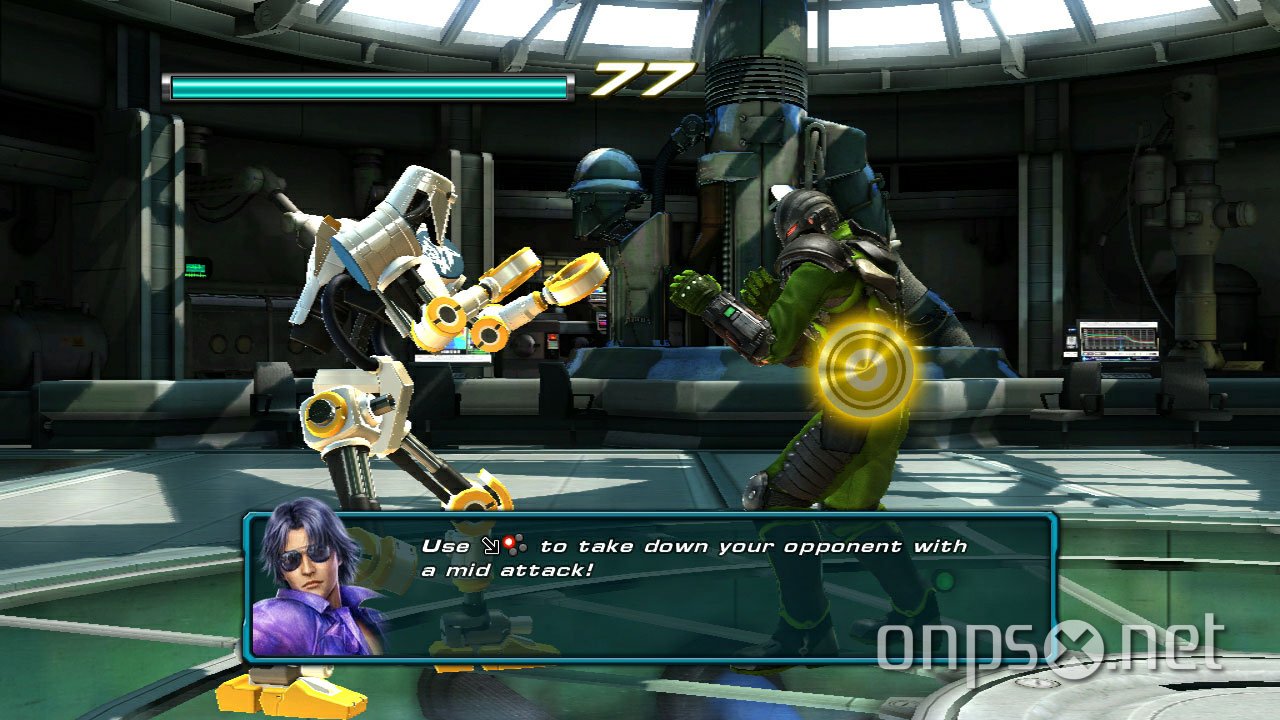
Task: Click the four-button pad icon in the tutorial text
Action: pos(516,544)
